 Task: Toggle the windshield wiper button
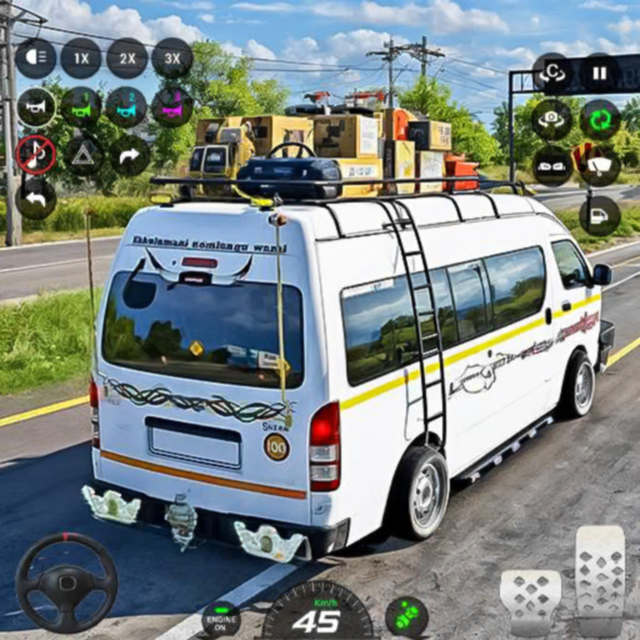600,167
